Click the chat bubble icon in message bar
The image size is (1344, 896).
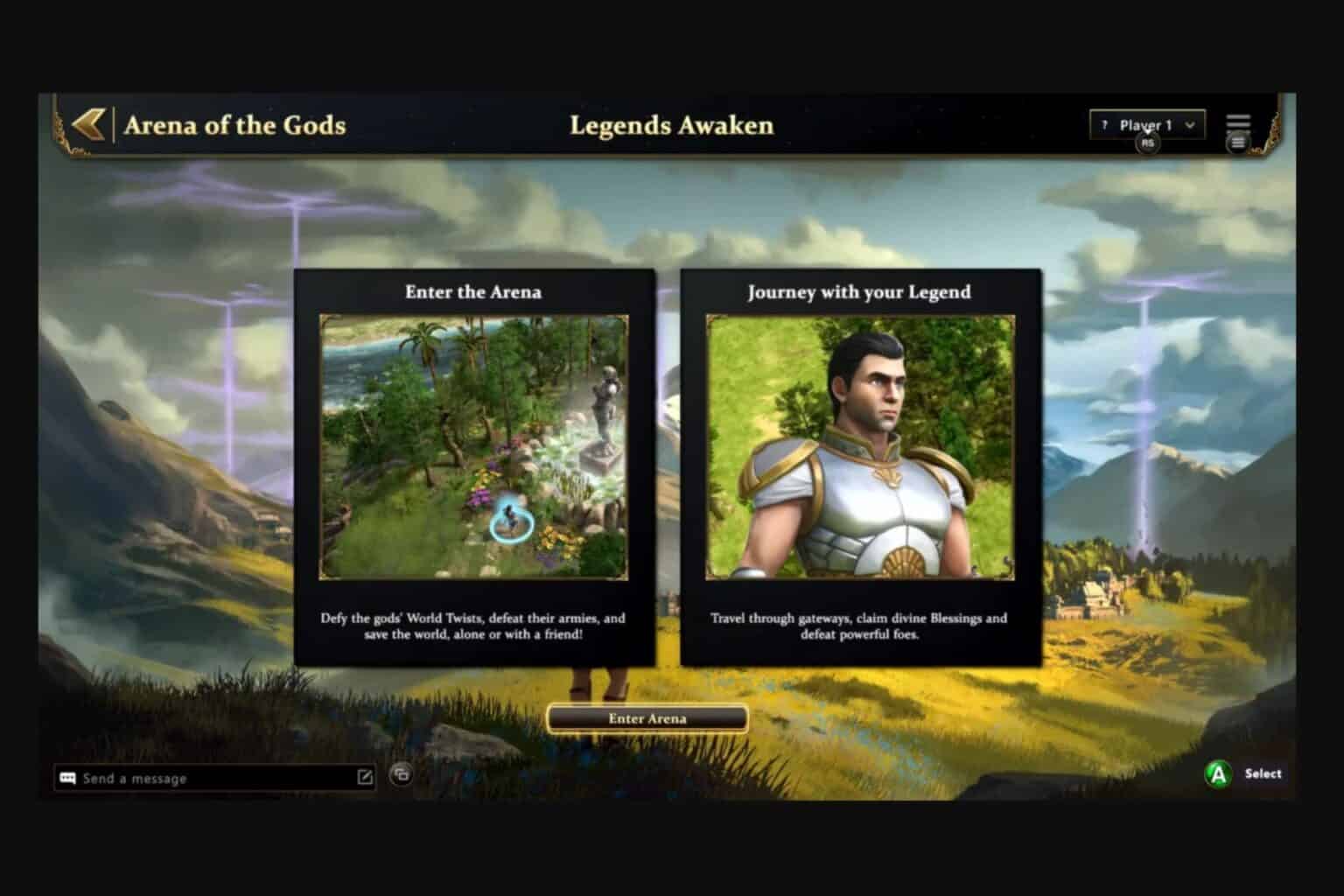[x=68, y=778]
